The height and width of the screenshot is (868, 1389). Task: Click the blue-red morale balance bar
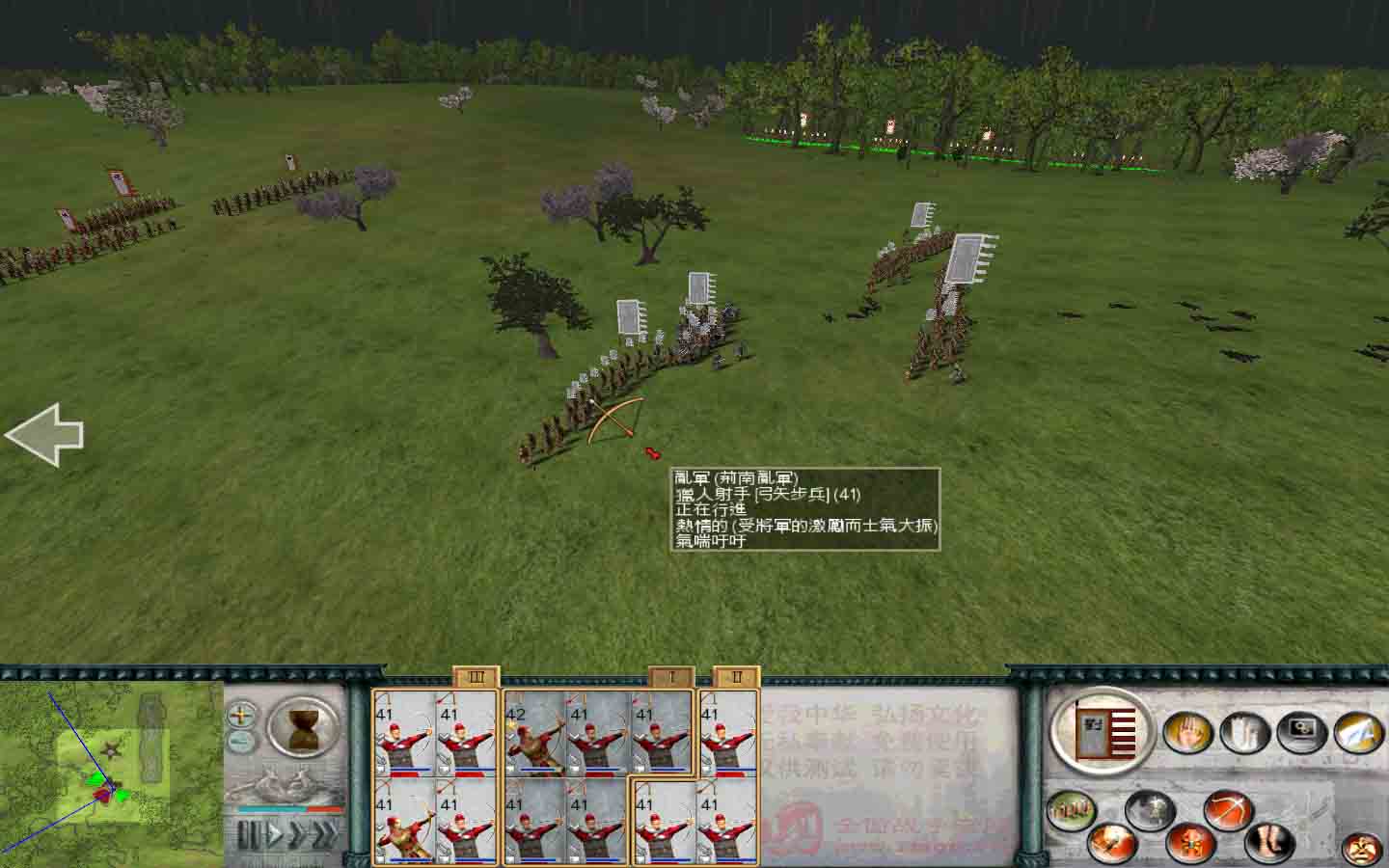tap(289, 808)
